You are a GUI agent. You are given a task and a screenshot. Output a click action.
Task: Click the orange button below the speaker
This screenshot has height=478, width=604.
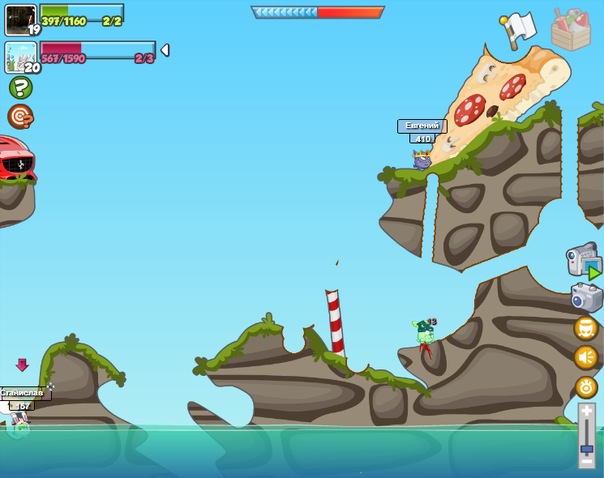[x=586, y=387]
